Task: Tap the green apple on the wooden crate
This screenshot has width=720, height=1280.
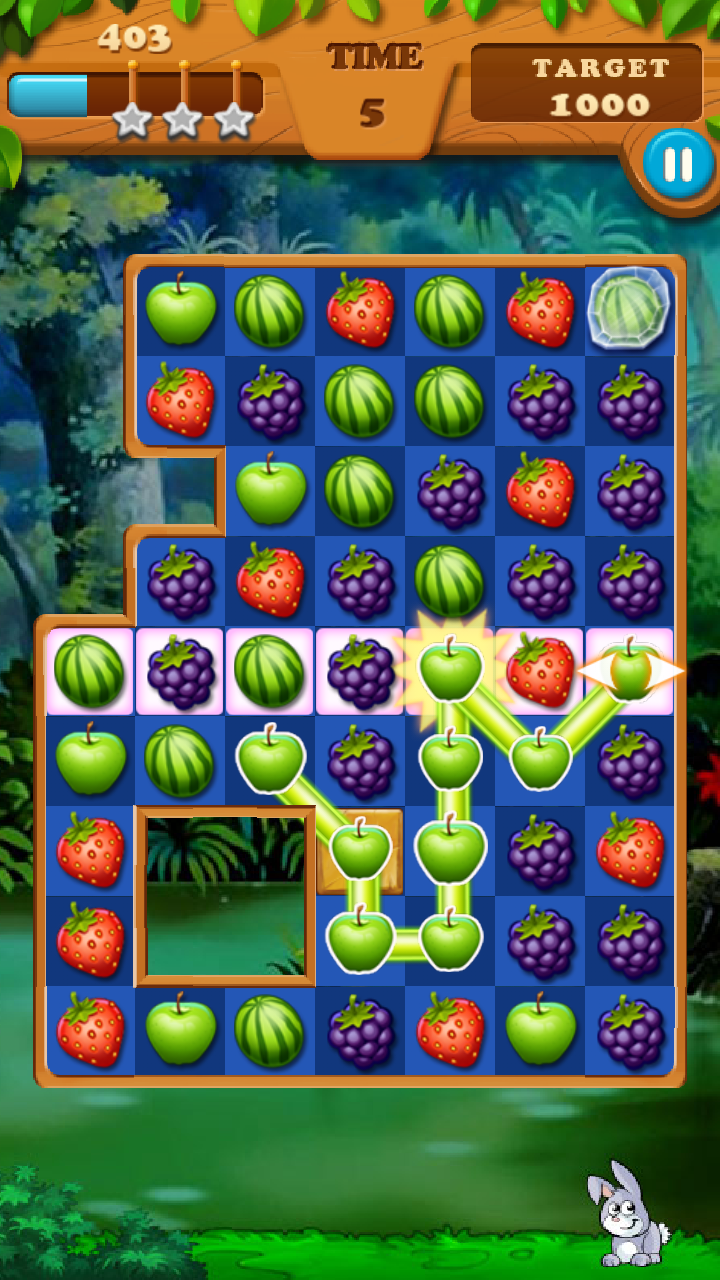Action: [x=361, y=850]
